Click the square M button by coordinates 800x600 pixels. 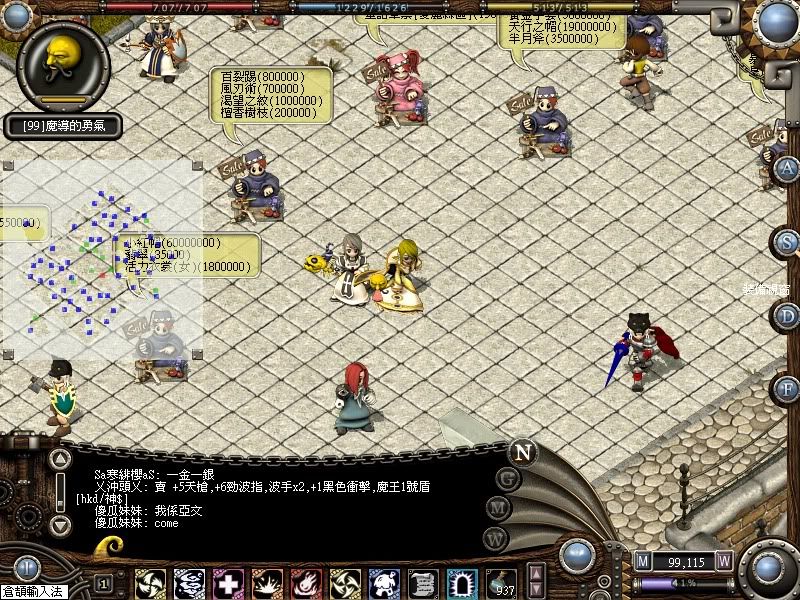point(642,560)
